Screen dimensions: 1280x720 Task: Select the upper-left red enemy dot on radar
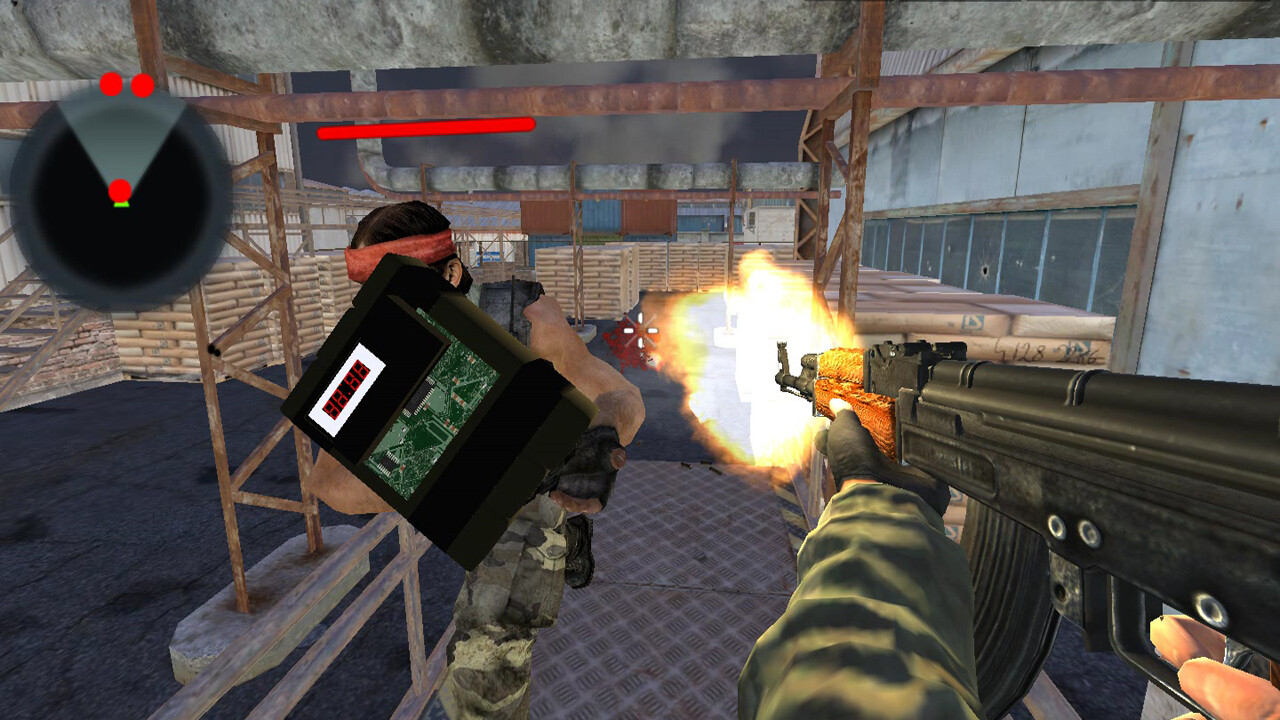click(x=110, y=85)
